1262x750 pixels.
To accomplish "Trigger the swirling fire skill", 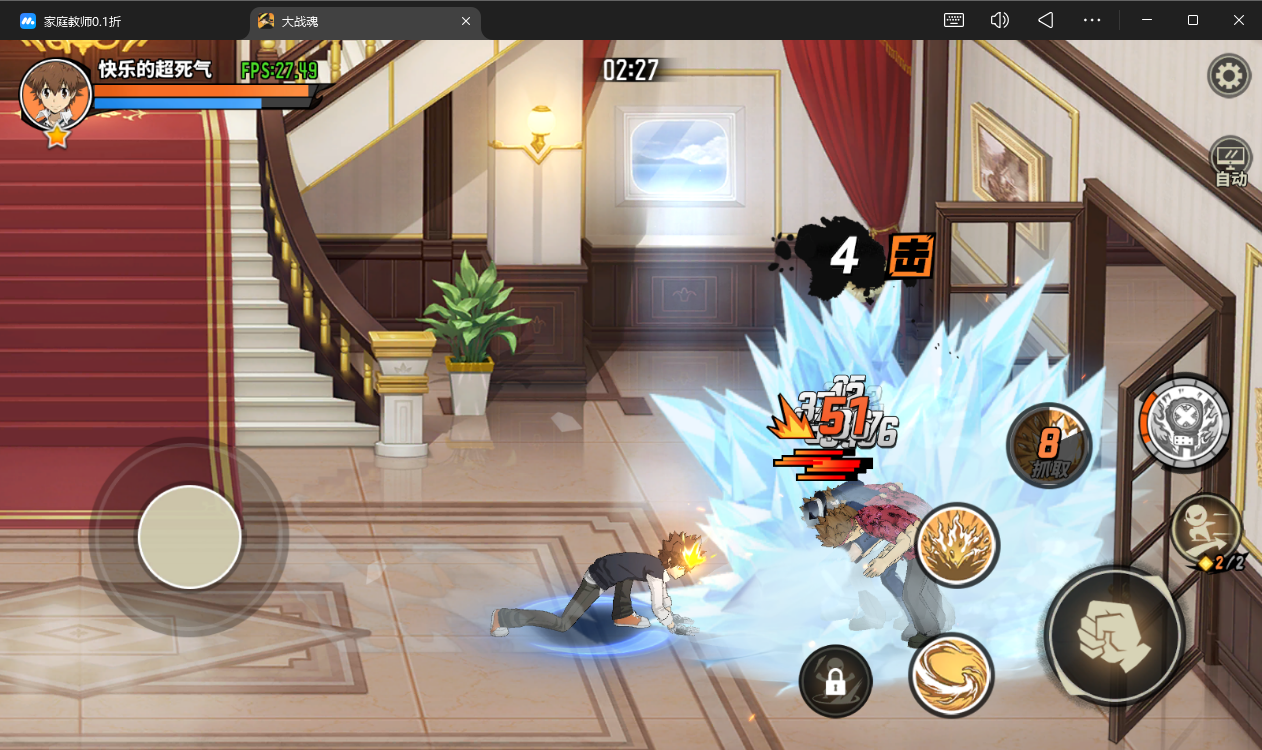I will tap(950, 676).
